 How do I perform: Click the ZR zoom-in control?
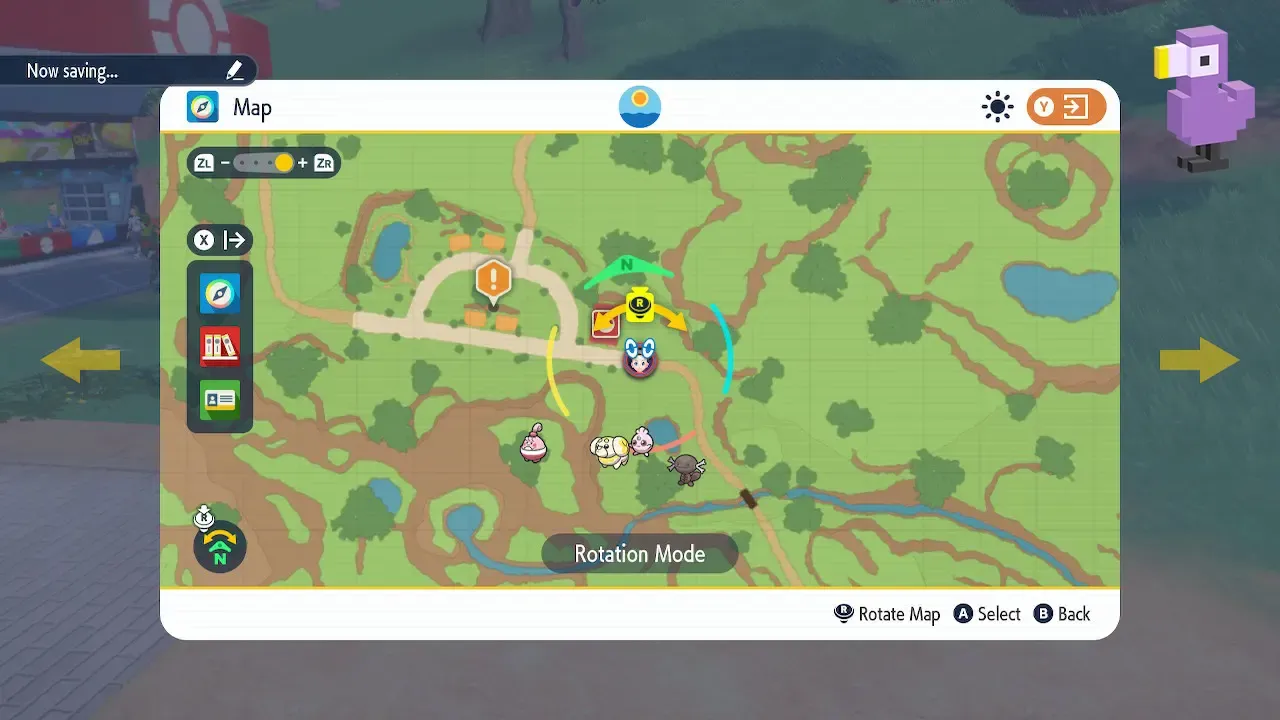point(323,162)
